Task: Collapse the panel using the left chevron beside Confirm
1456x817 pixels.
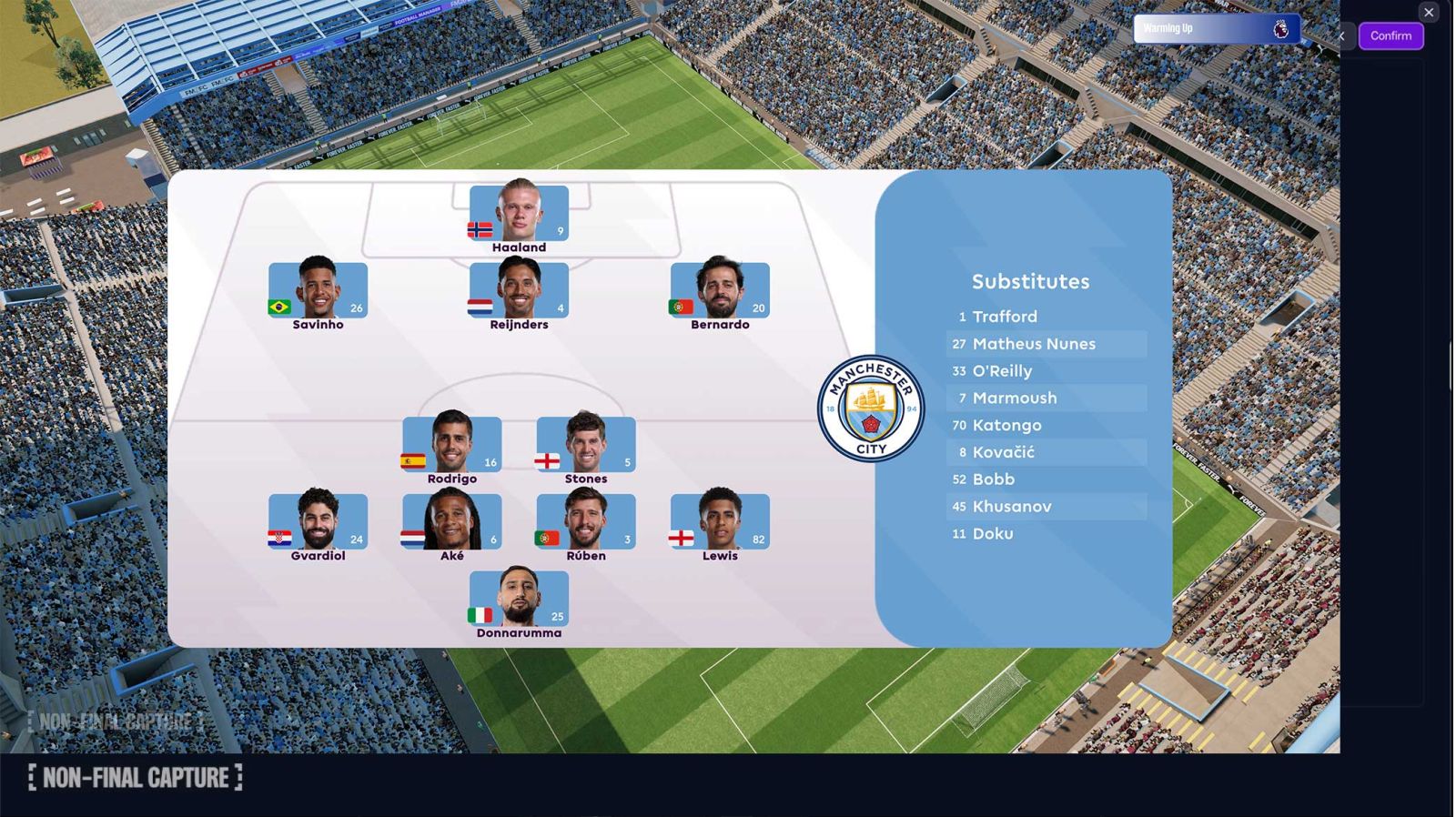Action: pos(1341,35)
